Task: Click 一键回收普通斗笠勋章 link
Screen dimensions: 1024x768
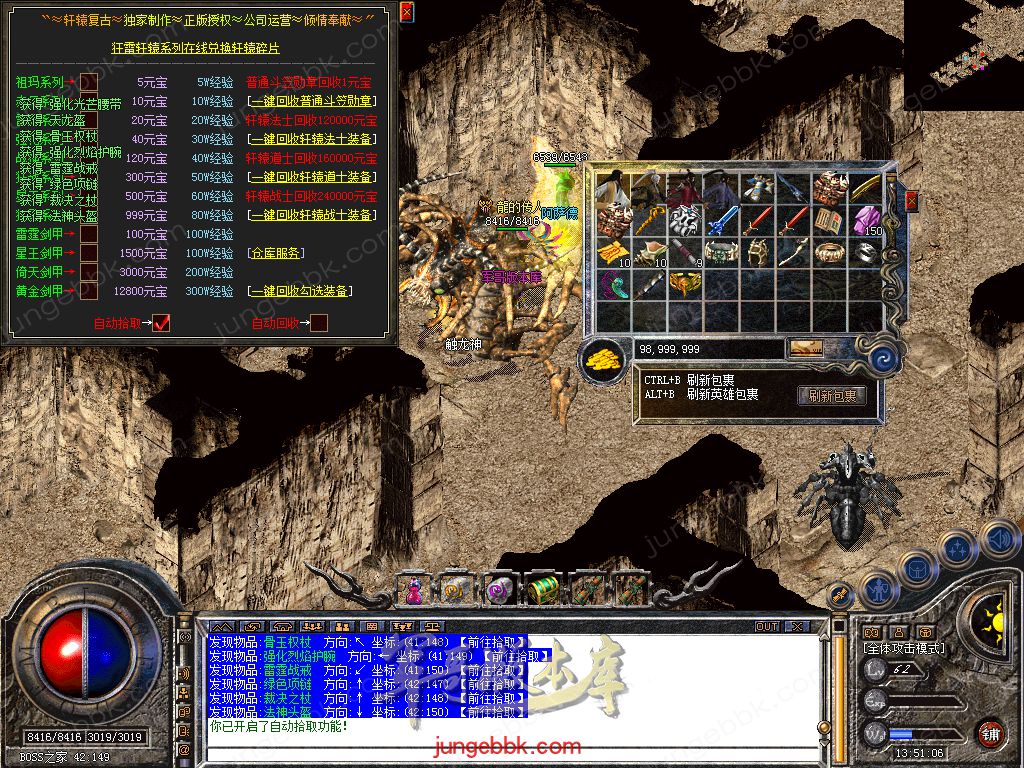Action: (312, 101)
